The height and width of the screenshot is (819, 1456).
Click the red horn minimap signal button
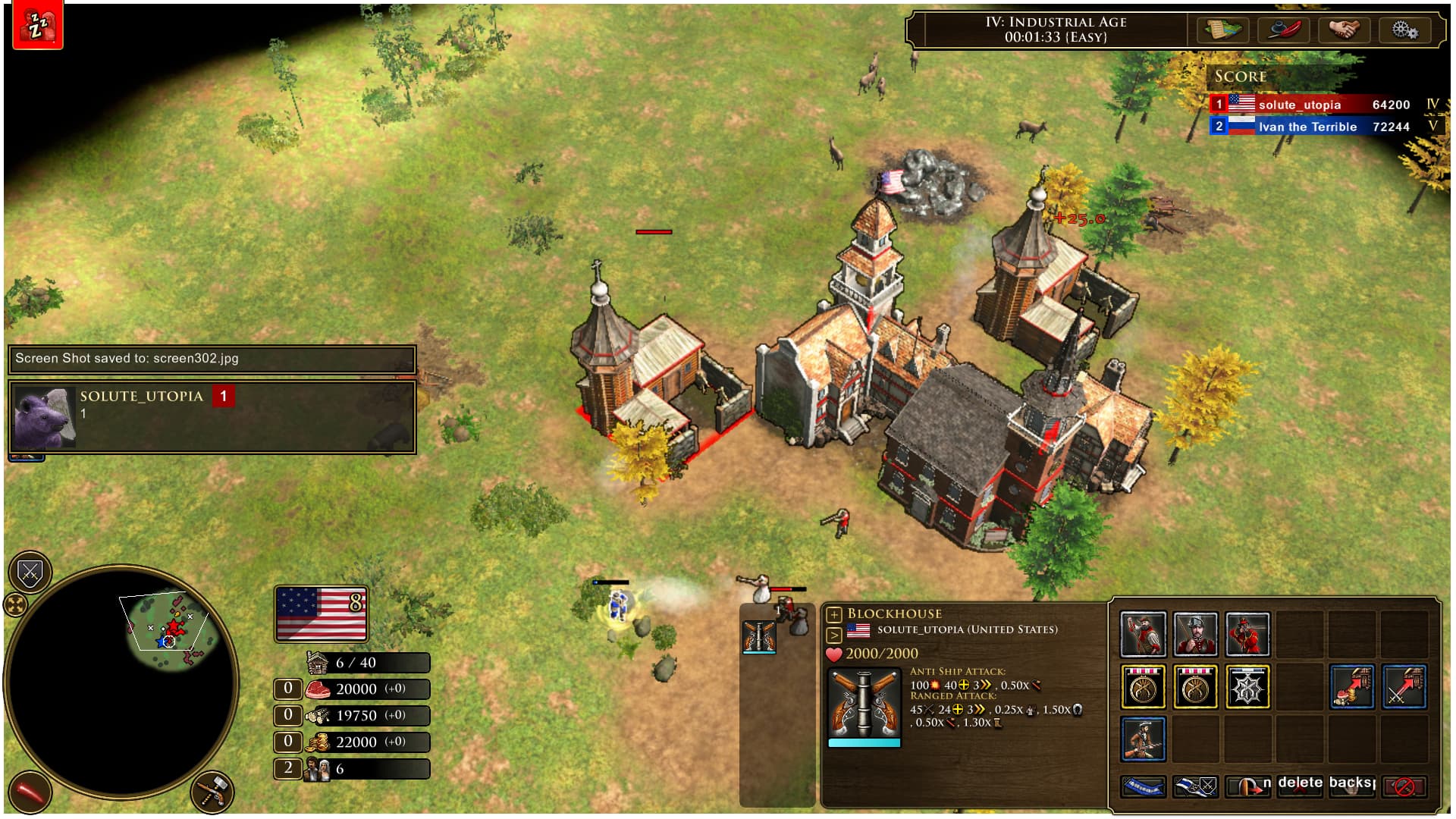[x=30, y=792]
